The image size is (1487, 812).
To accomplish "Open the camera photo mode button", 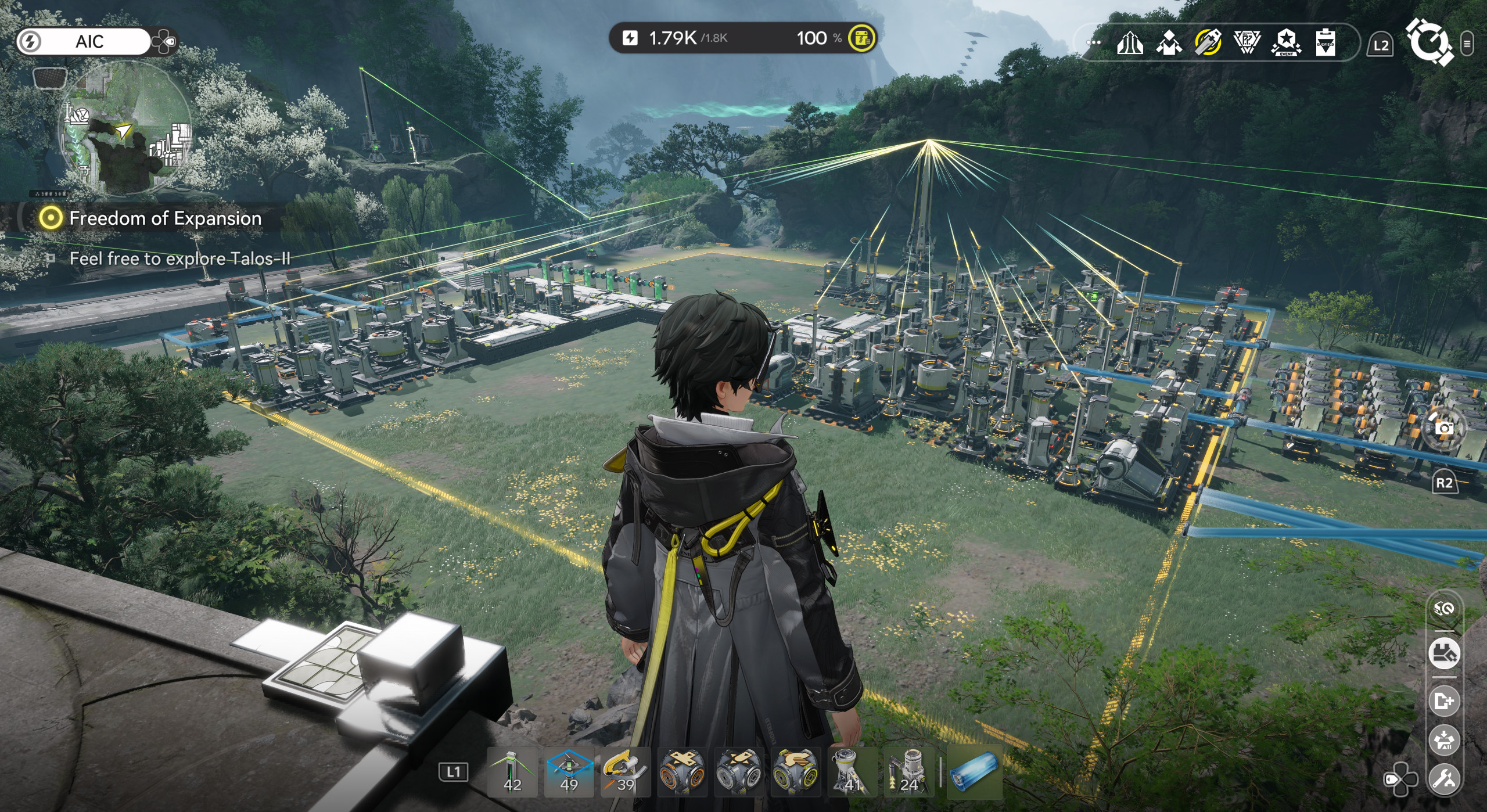I will pos(1443,428).
